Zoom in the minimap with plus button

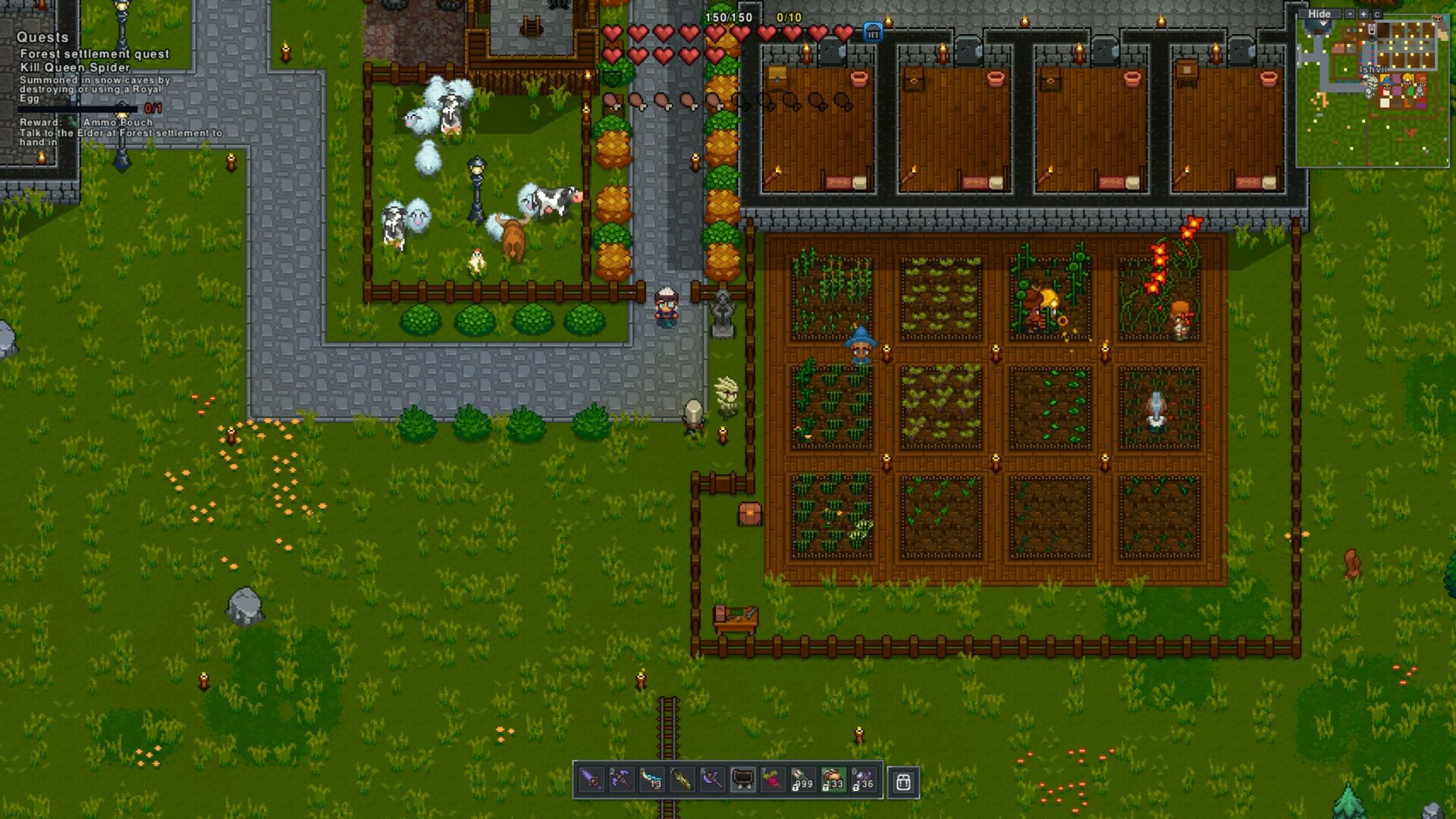click(1363, 14)
